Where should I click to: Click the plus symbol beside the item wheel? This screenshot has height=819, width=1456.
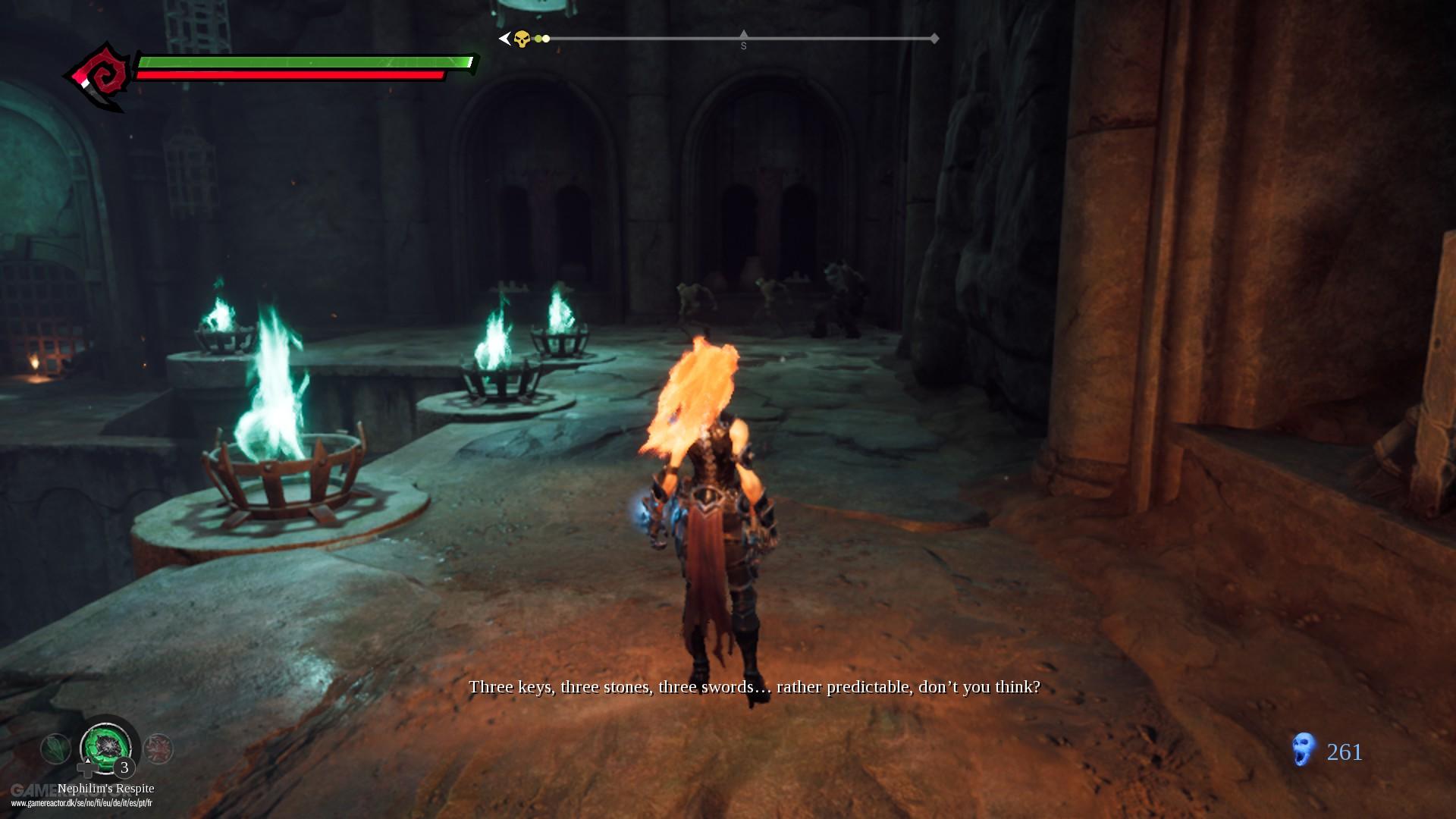86,769
